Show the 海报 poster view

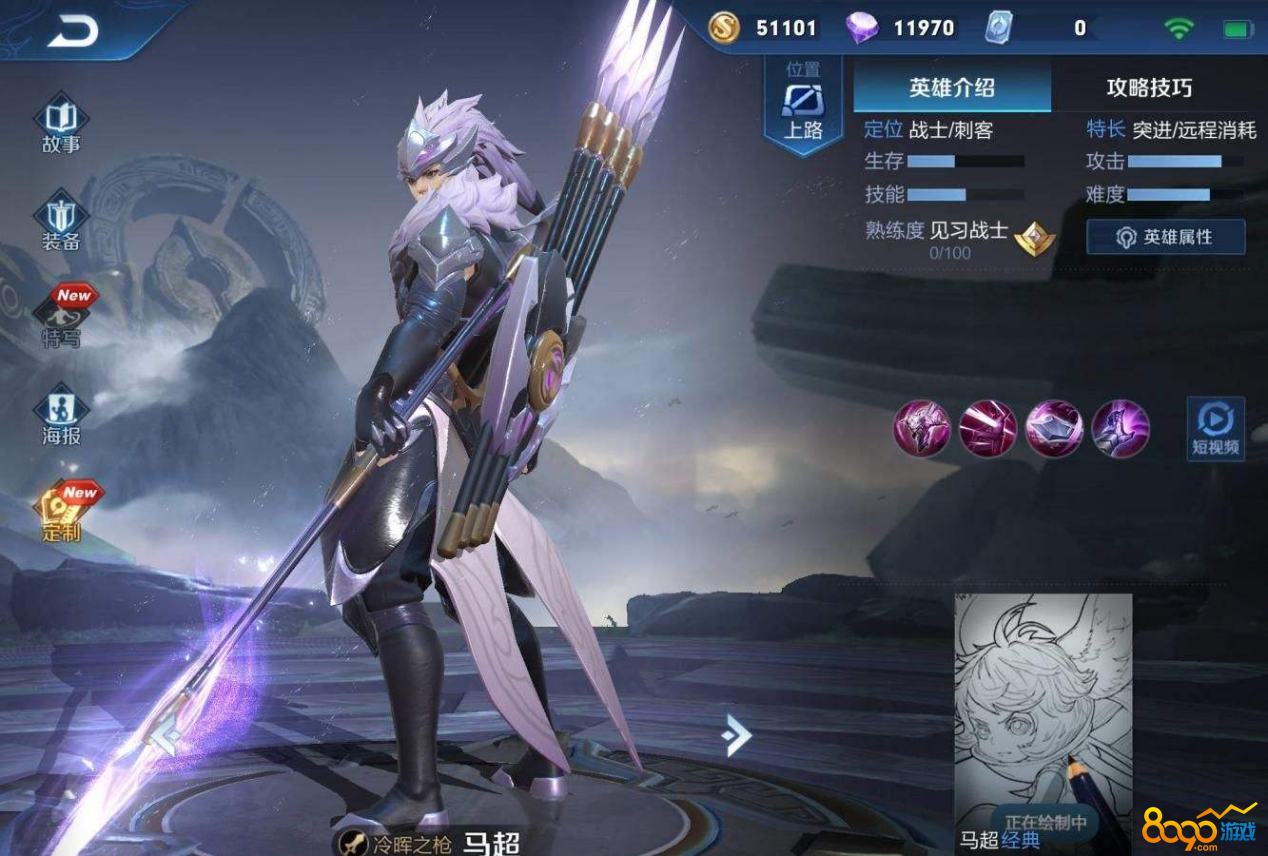(x=61, y=415)
